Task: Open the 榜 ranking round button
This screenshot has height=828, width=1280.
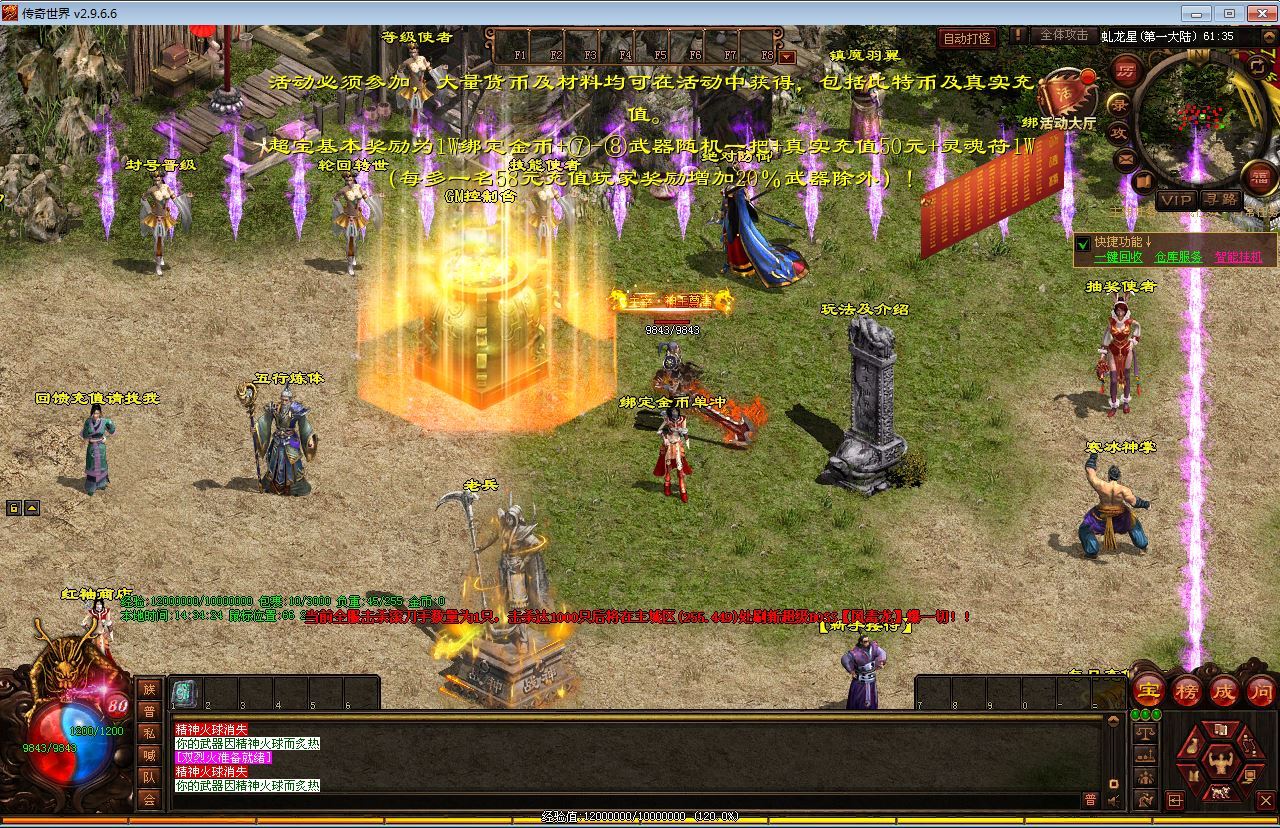Action: click(x=1187, y=690)
